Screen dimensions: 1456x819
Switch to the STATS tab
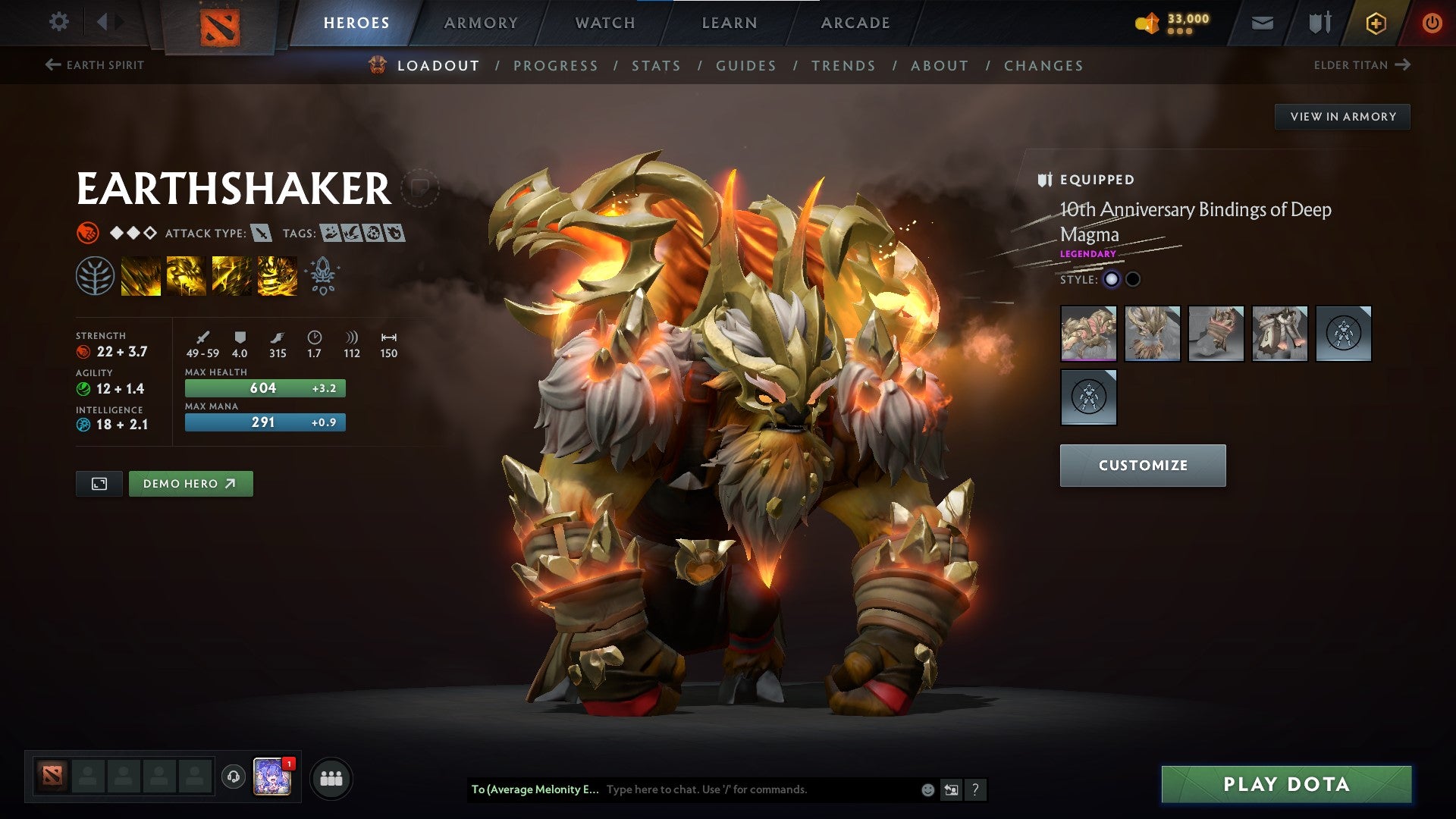(x=656, y=65)
